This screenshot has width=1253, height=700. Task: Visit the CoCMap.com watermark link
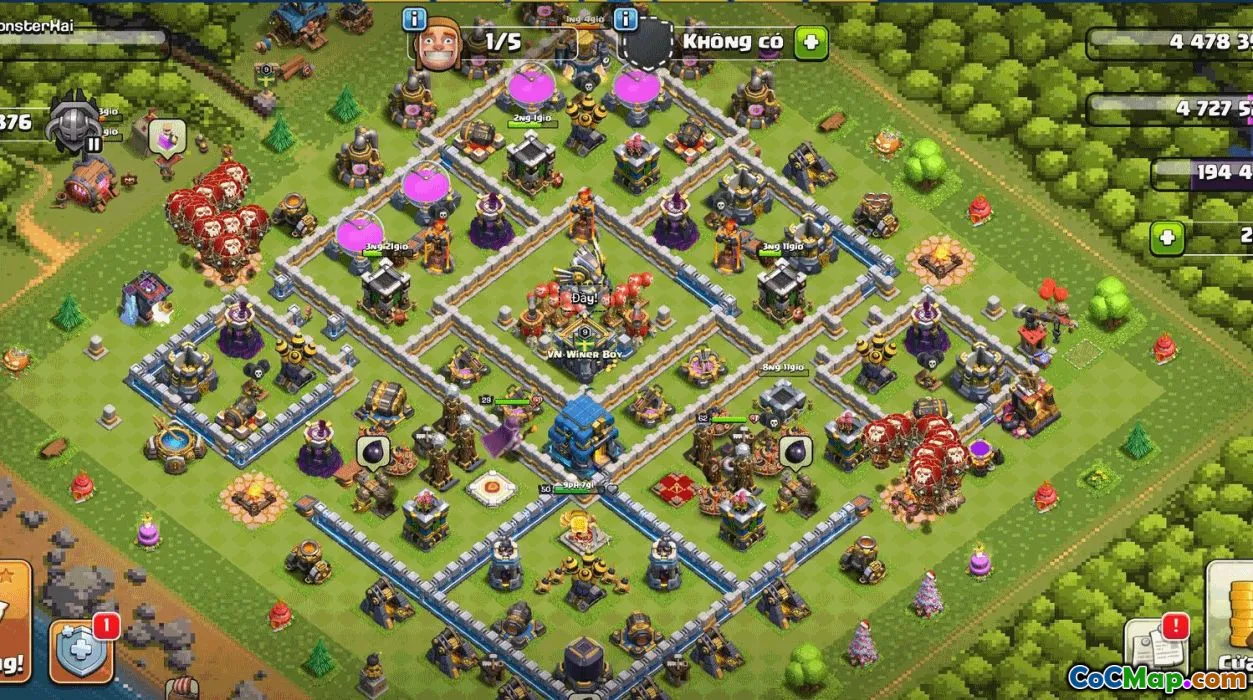1158,678
